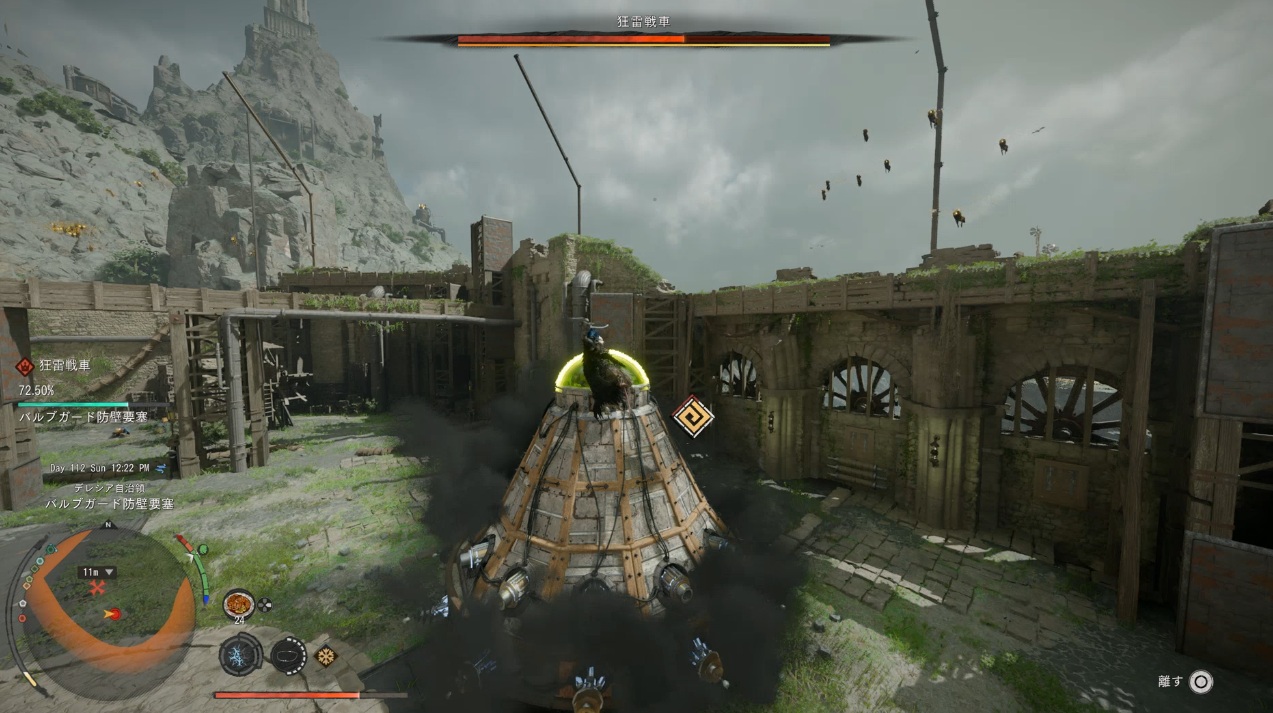
Task: Select the dark circular skill icon
Action: pyautogui.click(x=289, y=656)
